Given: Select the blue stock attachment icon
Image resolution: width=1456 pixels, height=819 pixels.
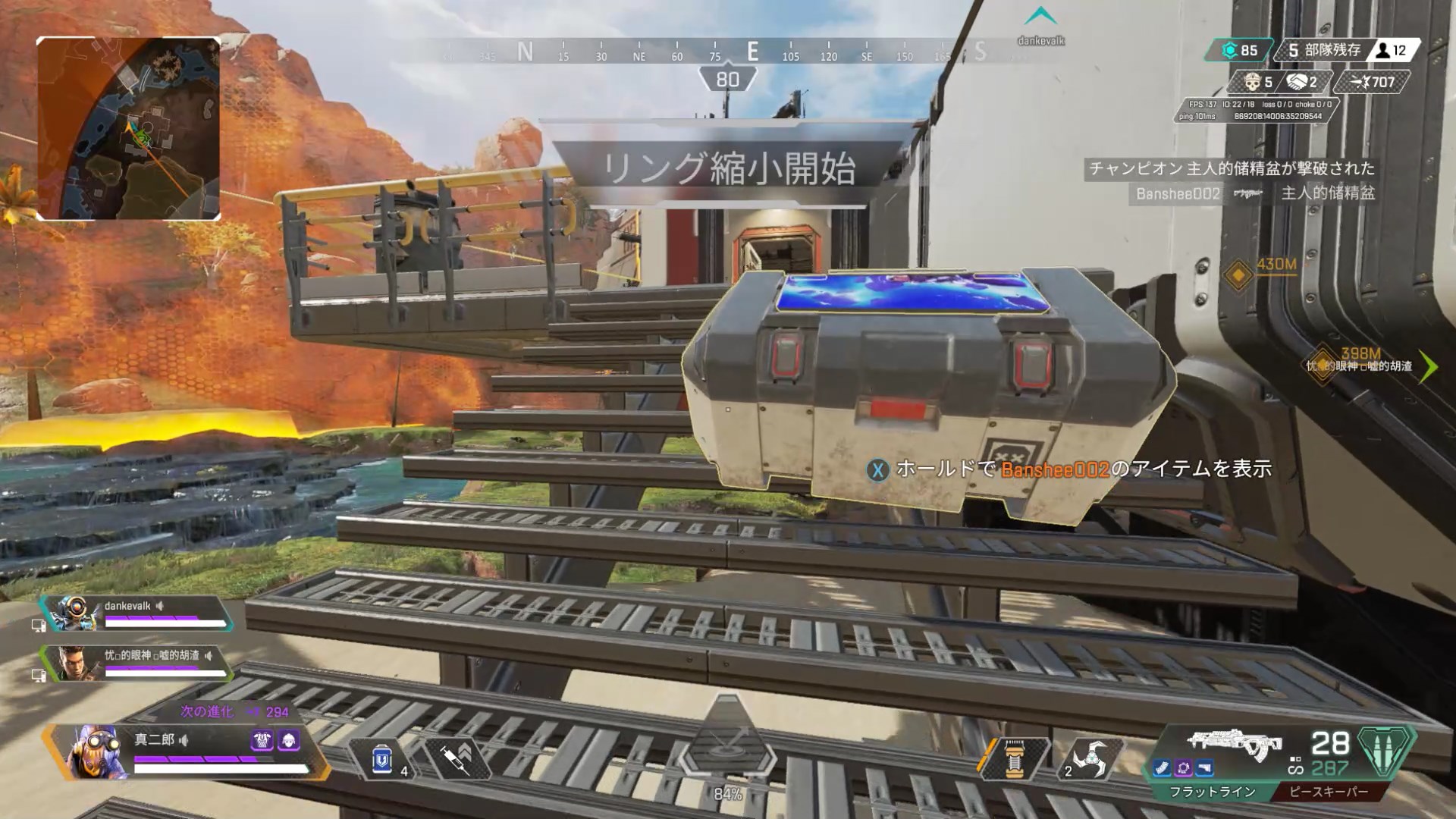Looking at the screenshot, I should click(1204, 769).
